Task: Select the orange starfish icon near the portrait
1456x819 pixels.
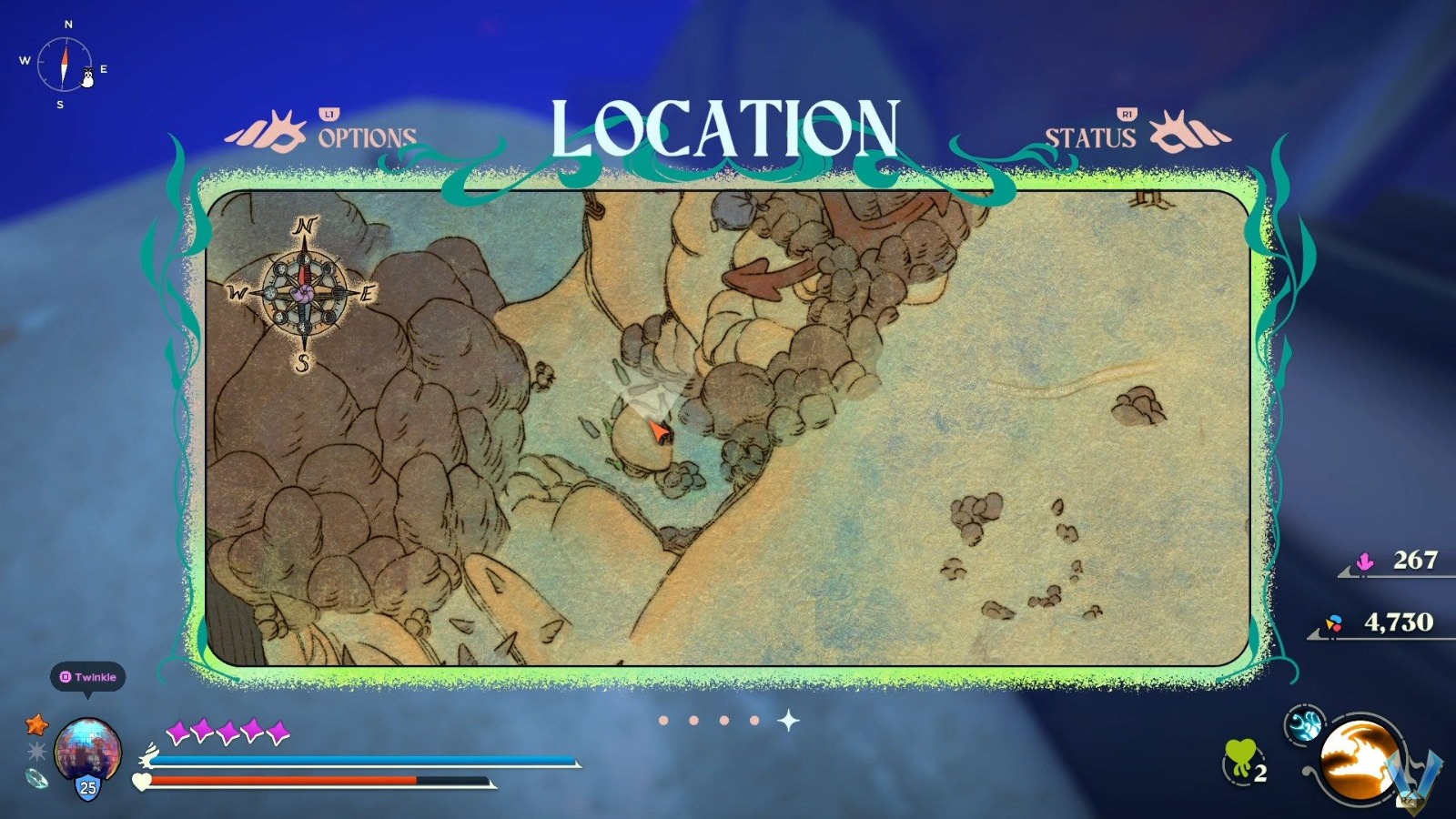Action: [x=35, y=725]
